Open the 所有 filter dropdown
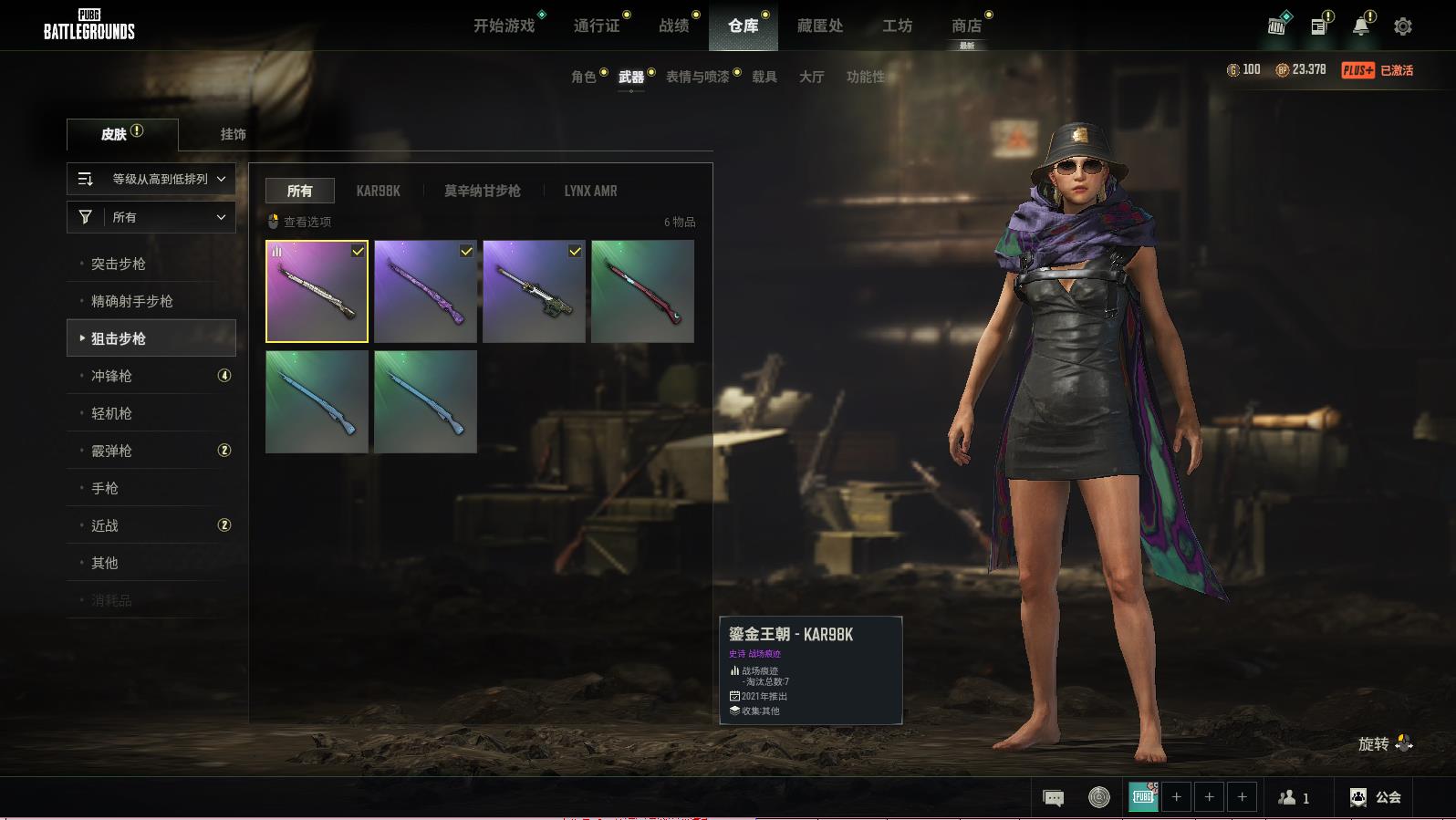The image size is (1456, 820). pos(151,217)
